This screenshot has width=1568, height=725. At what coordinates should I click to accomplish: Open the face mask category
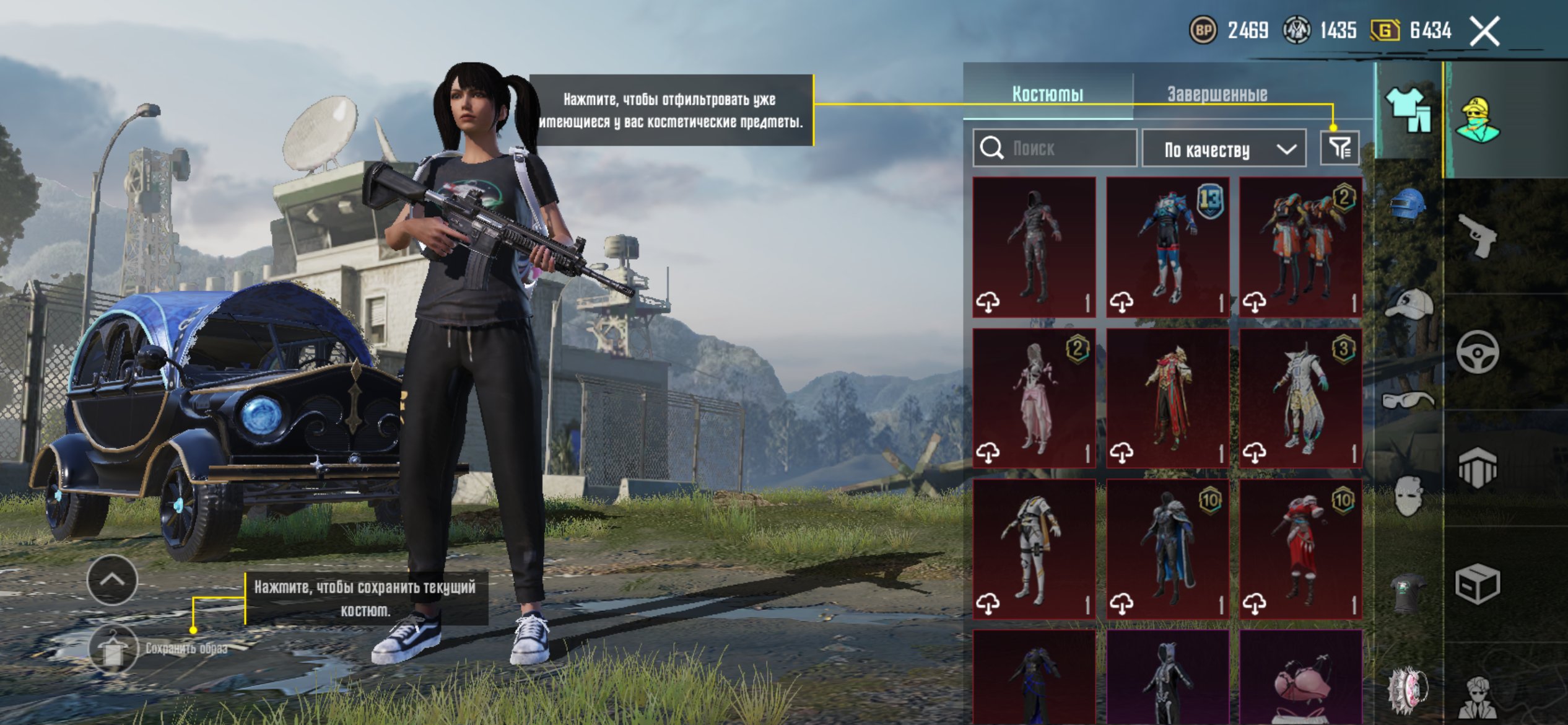[x=1407, y=496]
